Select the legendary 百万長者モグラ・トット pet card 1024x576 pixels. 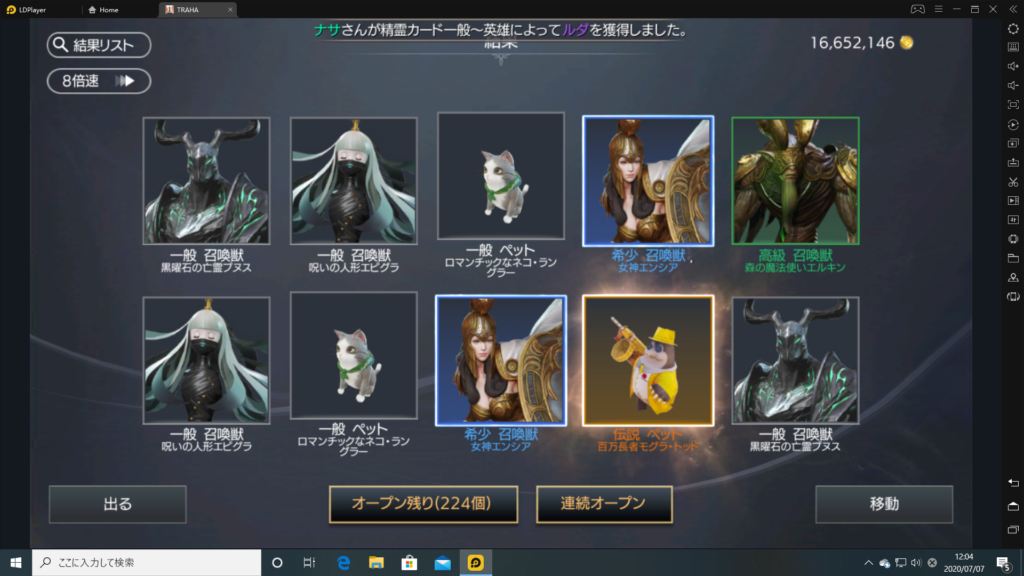[x=648, y=361]
